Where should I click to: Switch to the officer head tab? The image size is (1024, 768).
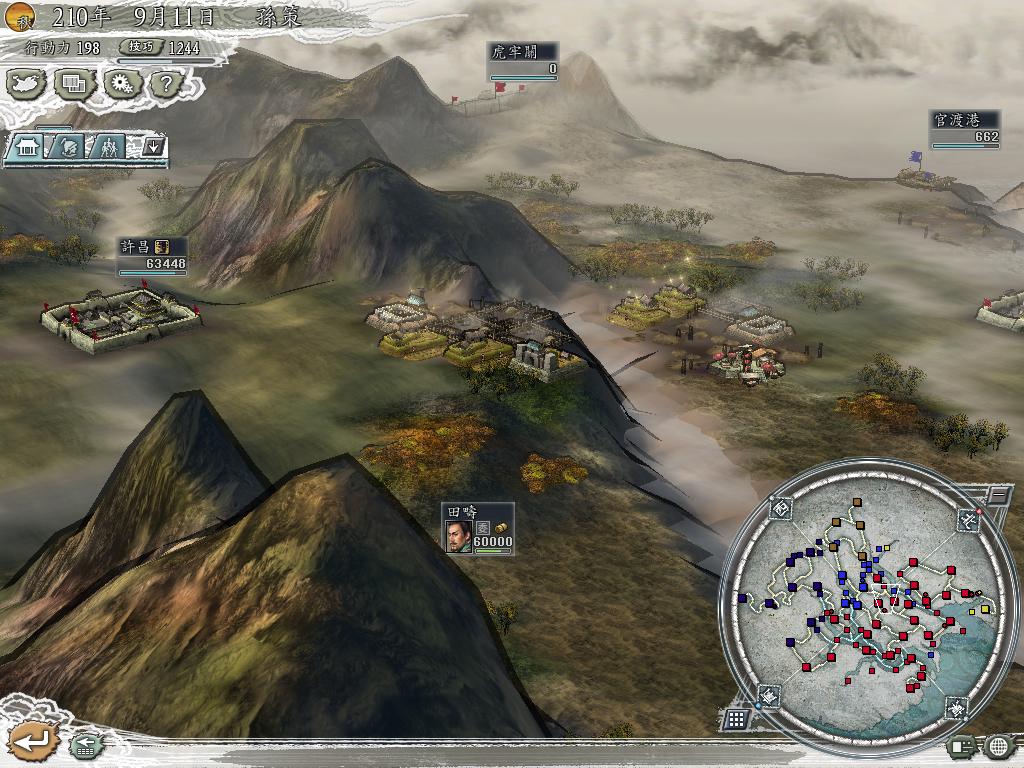68,147
